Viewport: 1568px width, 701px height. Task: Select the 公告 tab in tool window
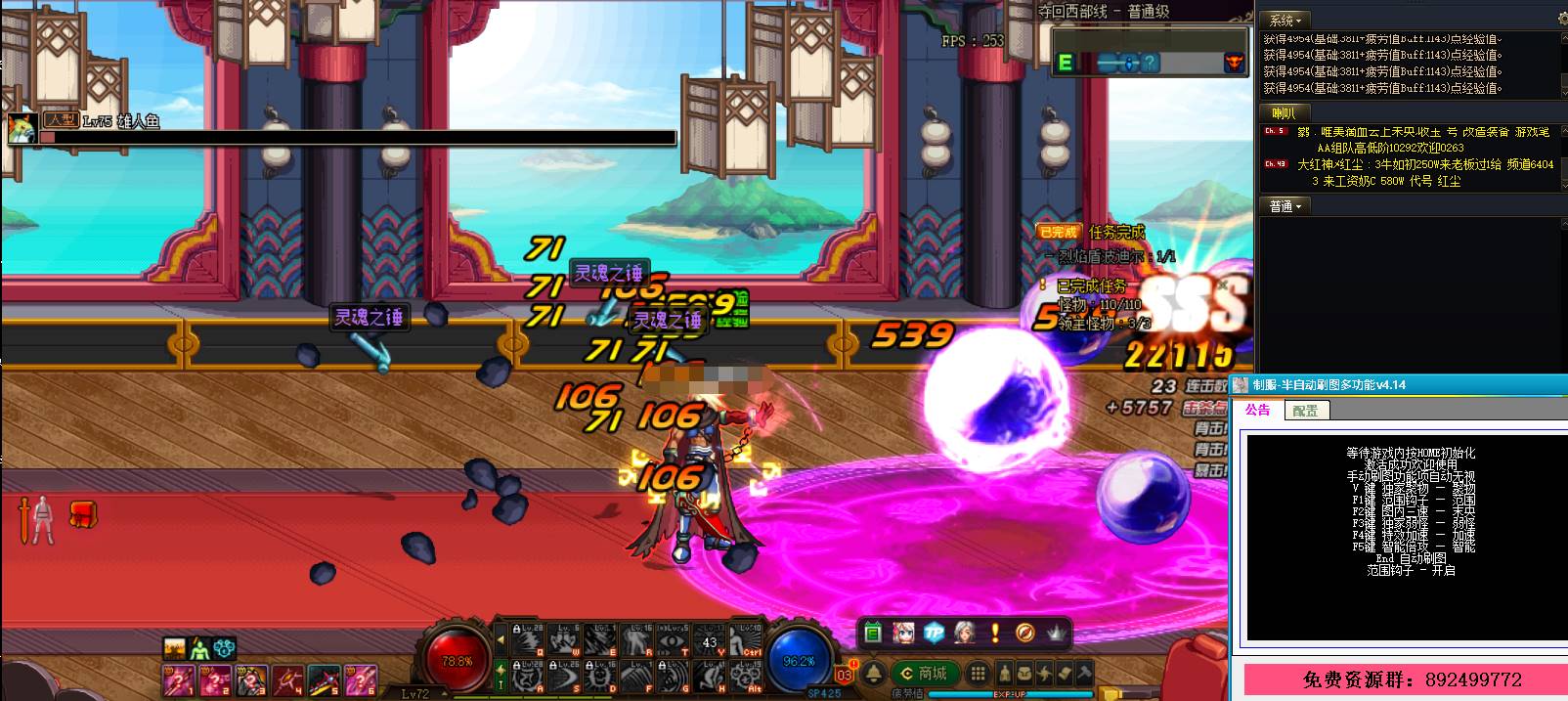[1257, 411]
